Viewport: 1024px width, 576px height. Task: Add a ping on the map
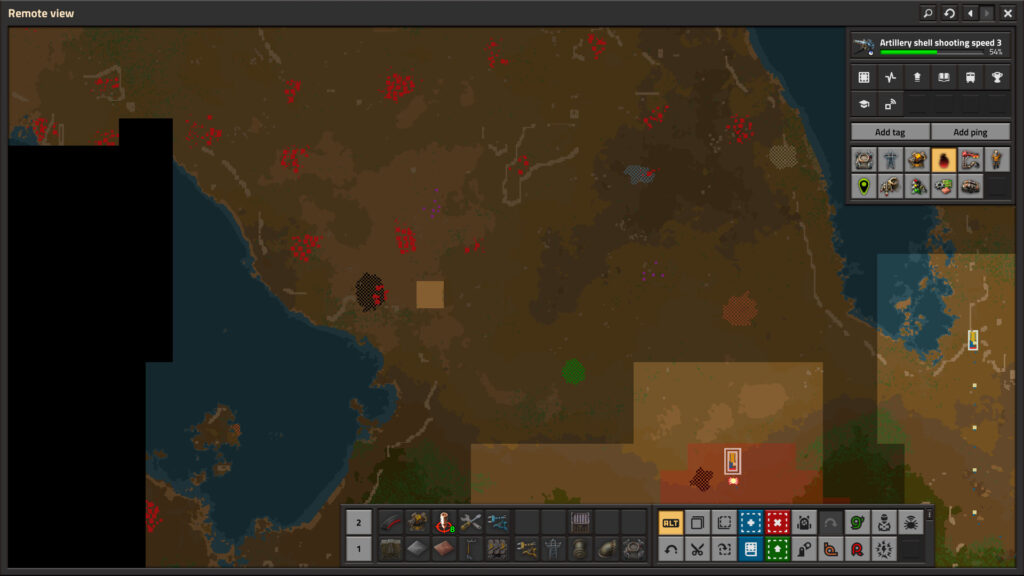[970, 132]
